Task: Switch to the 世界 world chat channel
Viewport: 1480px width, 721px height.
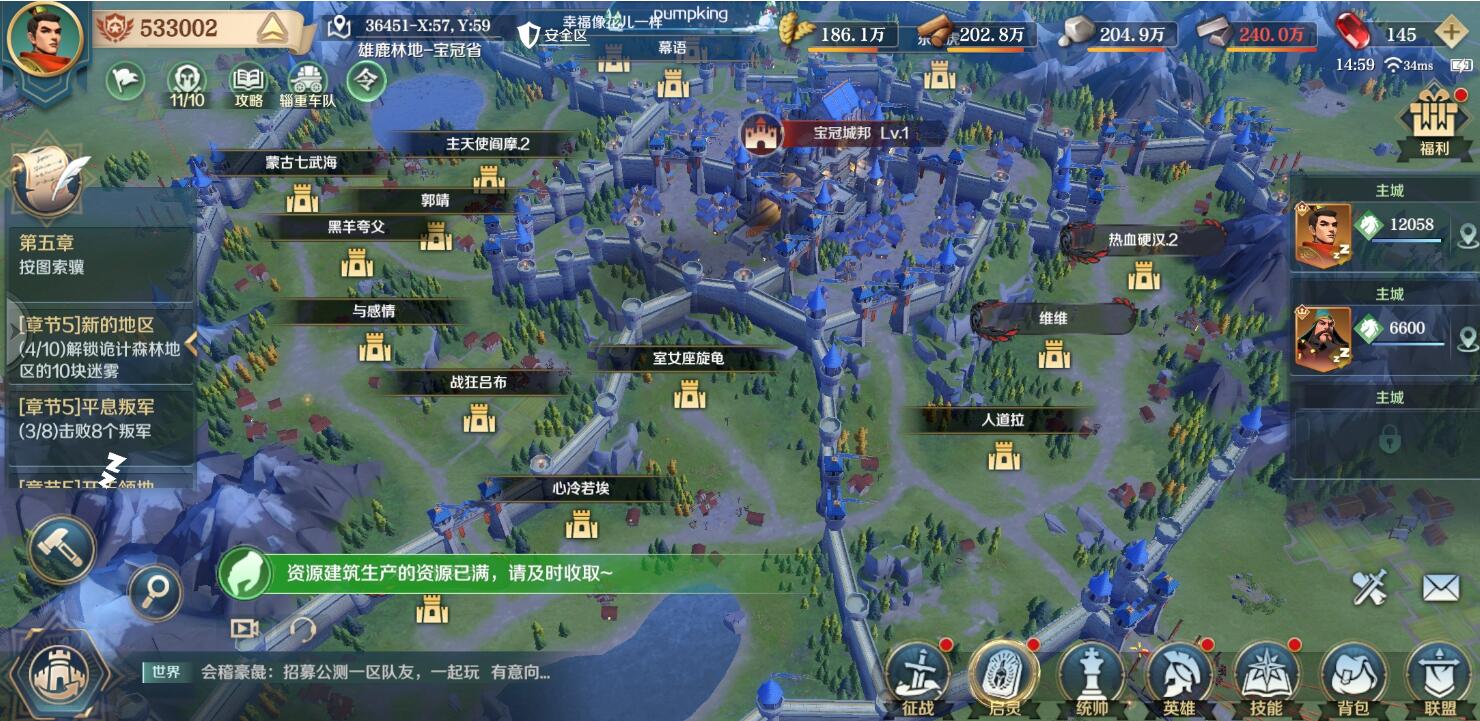Action: 168,673
